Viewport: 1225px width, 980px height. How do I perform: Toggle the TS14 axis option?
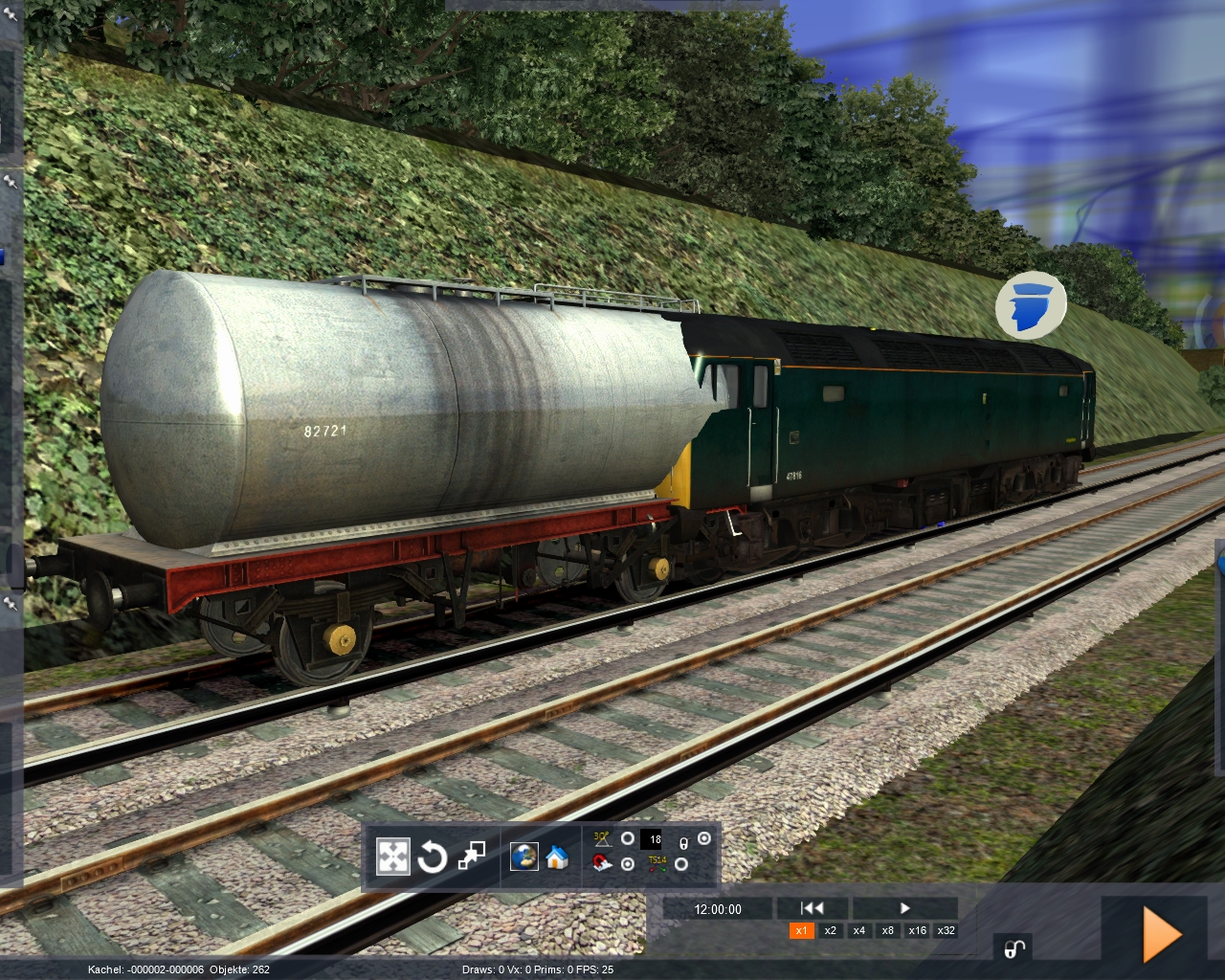click(657, 863)
